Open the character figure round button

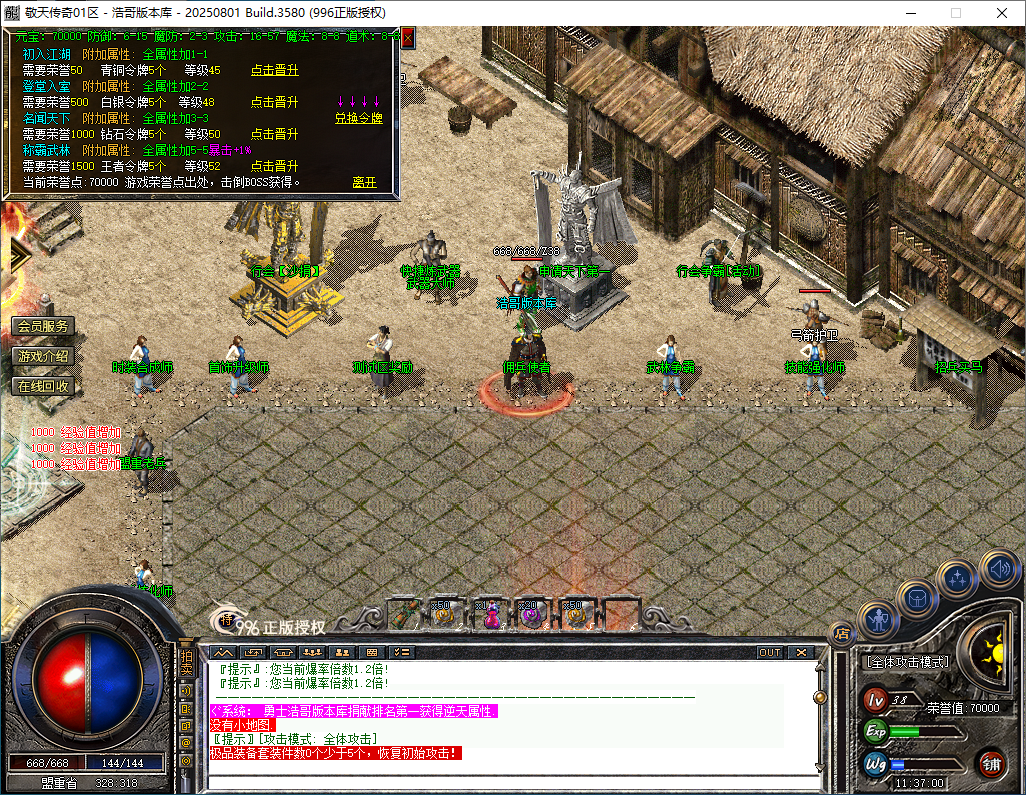[x=877, y=620]
